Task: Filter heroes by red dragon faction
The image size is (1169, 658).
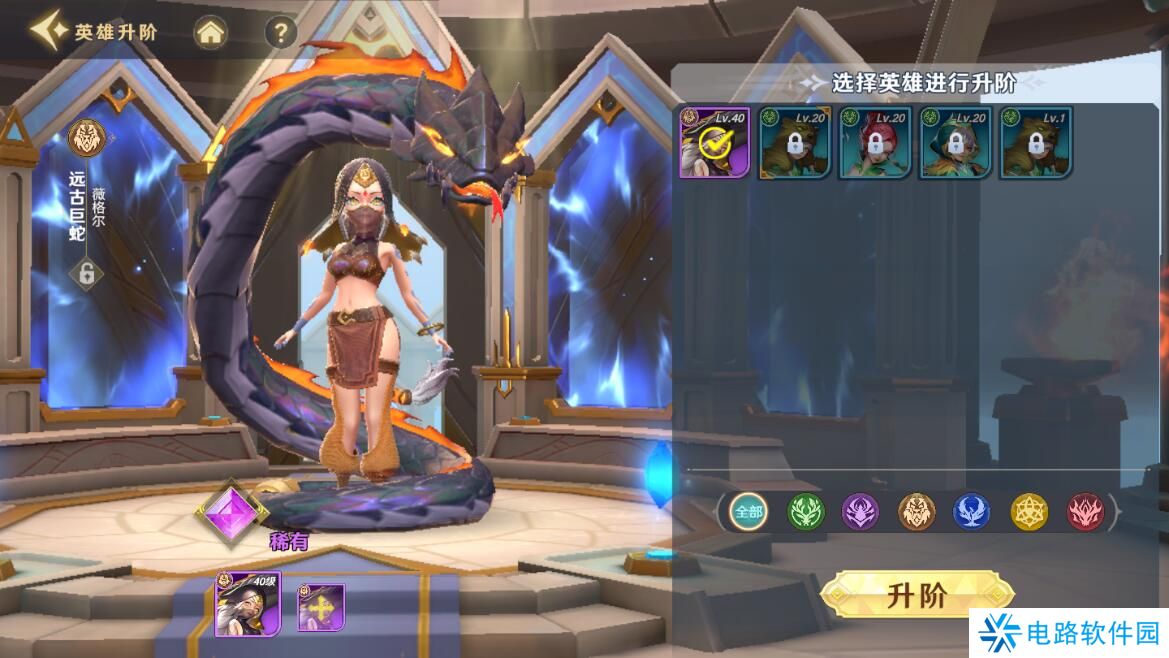Action: 1085,512
